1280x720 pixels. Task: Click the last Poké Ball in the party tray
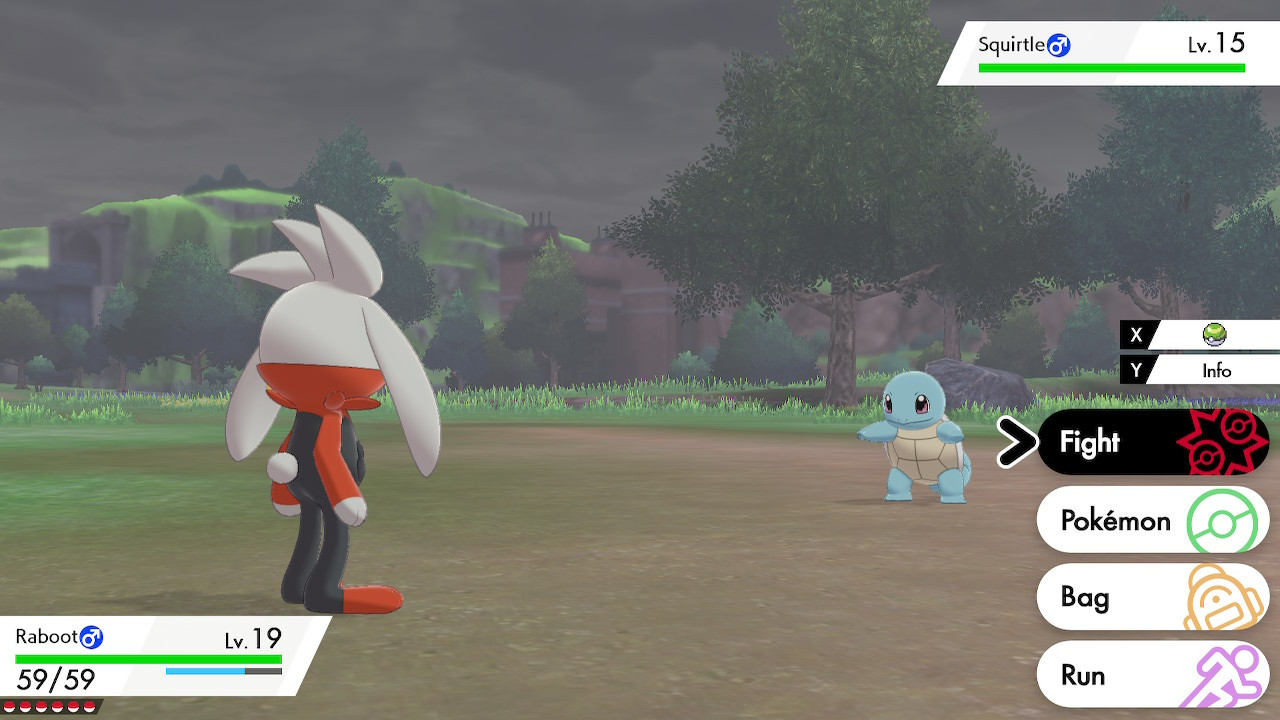click(88, 706)
